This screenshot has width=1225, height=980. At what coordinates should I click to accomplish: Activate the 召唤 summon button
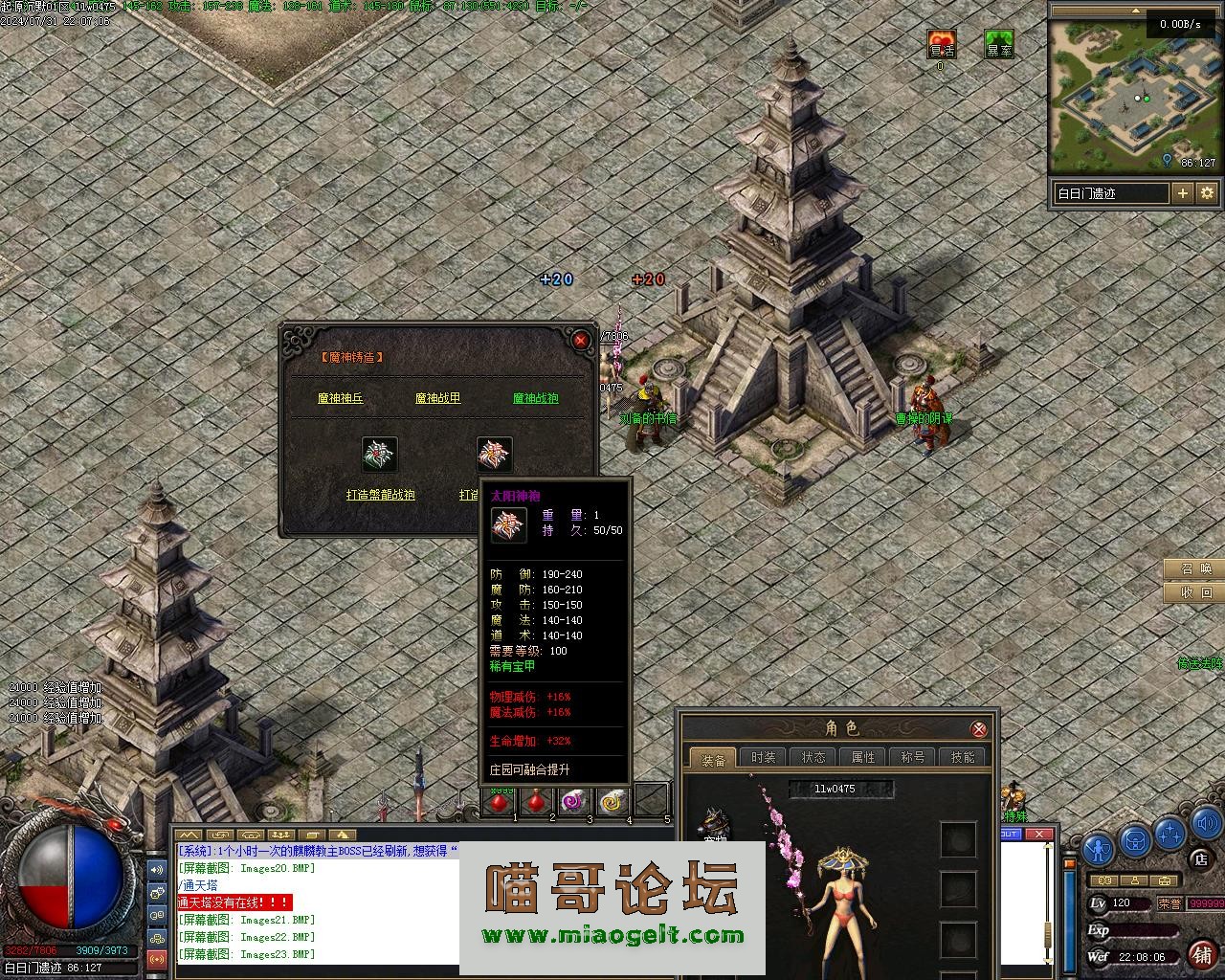(x=1194, y=569)
